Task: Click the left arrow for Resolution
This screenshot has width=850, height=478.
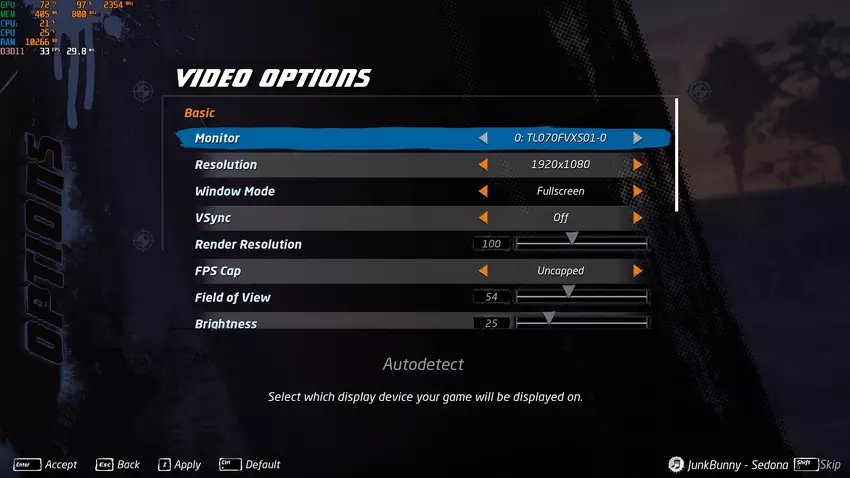Action: click(484, 165)
